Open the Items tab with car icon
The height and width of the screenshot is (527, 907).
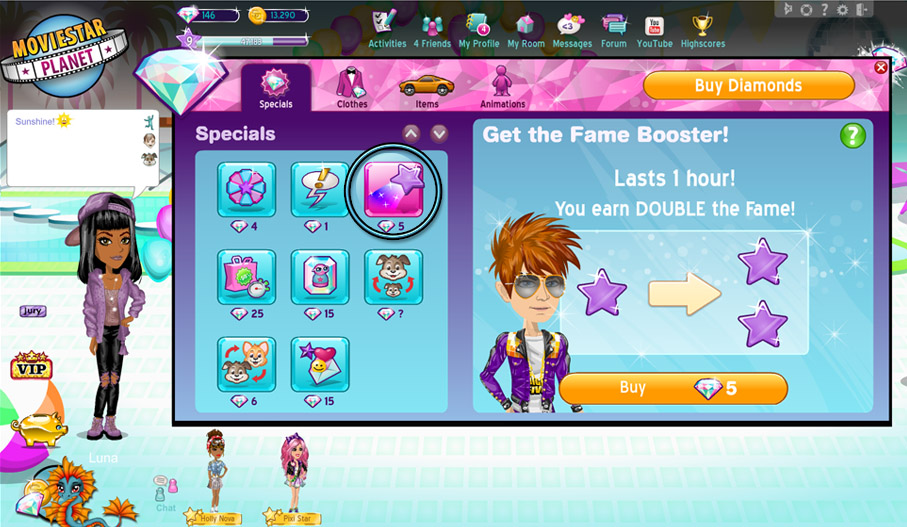pyautogui.click(x=427, y=88)
